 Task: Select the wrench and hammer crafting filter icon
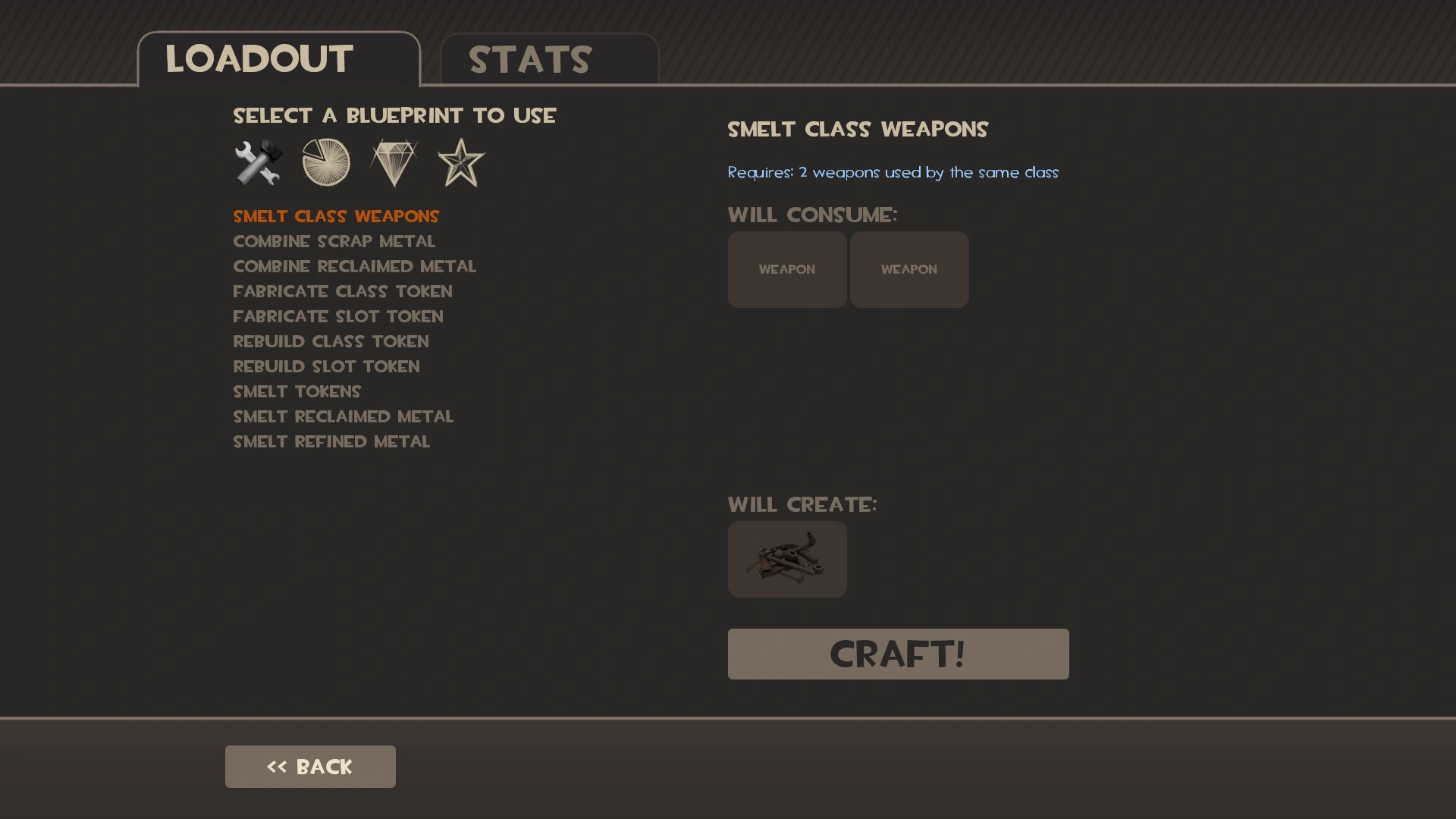pyautogui.click(x=258, y=162)
